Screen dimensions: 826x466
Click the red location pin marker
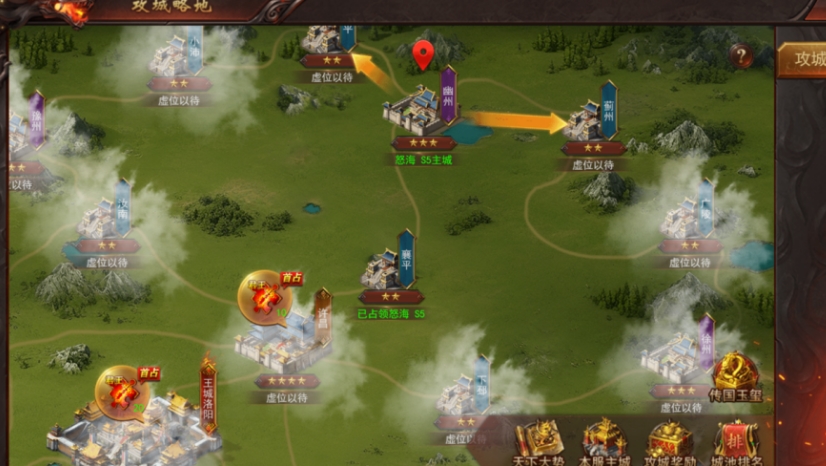point(423,55)
